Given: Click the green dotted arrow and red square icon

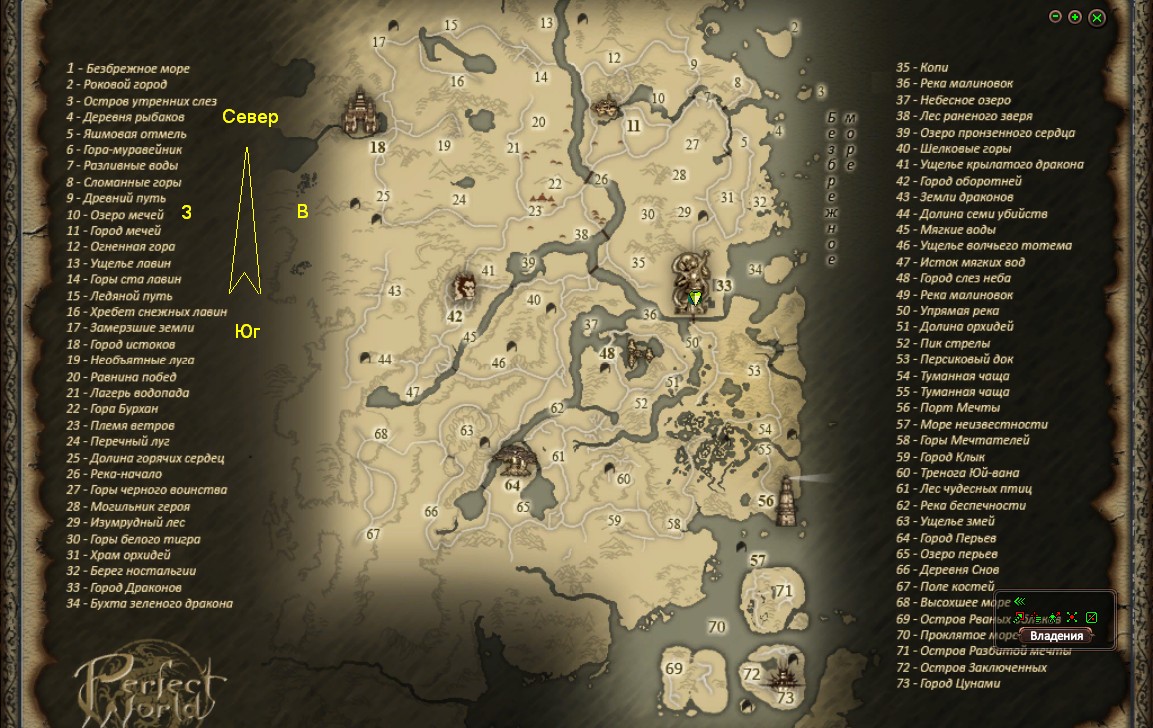Looking at the screenshot, I should (x=1019, y=617).
